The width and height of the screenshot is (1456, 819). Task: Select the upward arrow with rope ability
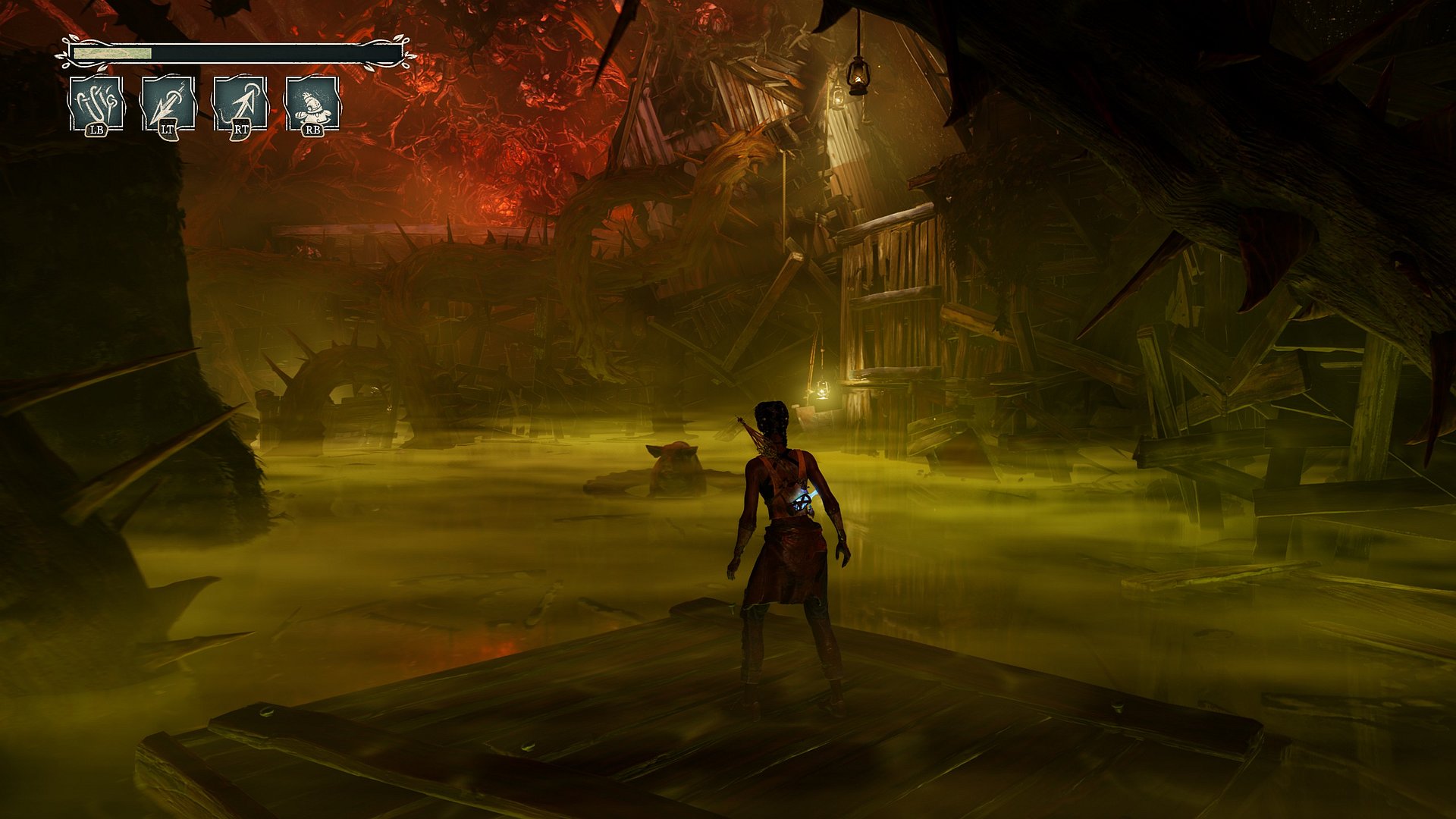[x=240, y=104]
